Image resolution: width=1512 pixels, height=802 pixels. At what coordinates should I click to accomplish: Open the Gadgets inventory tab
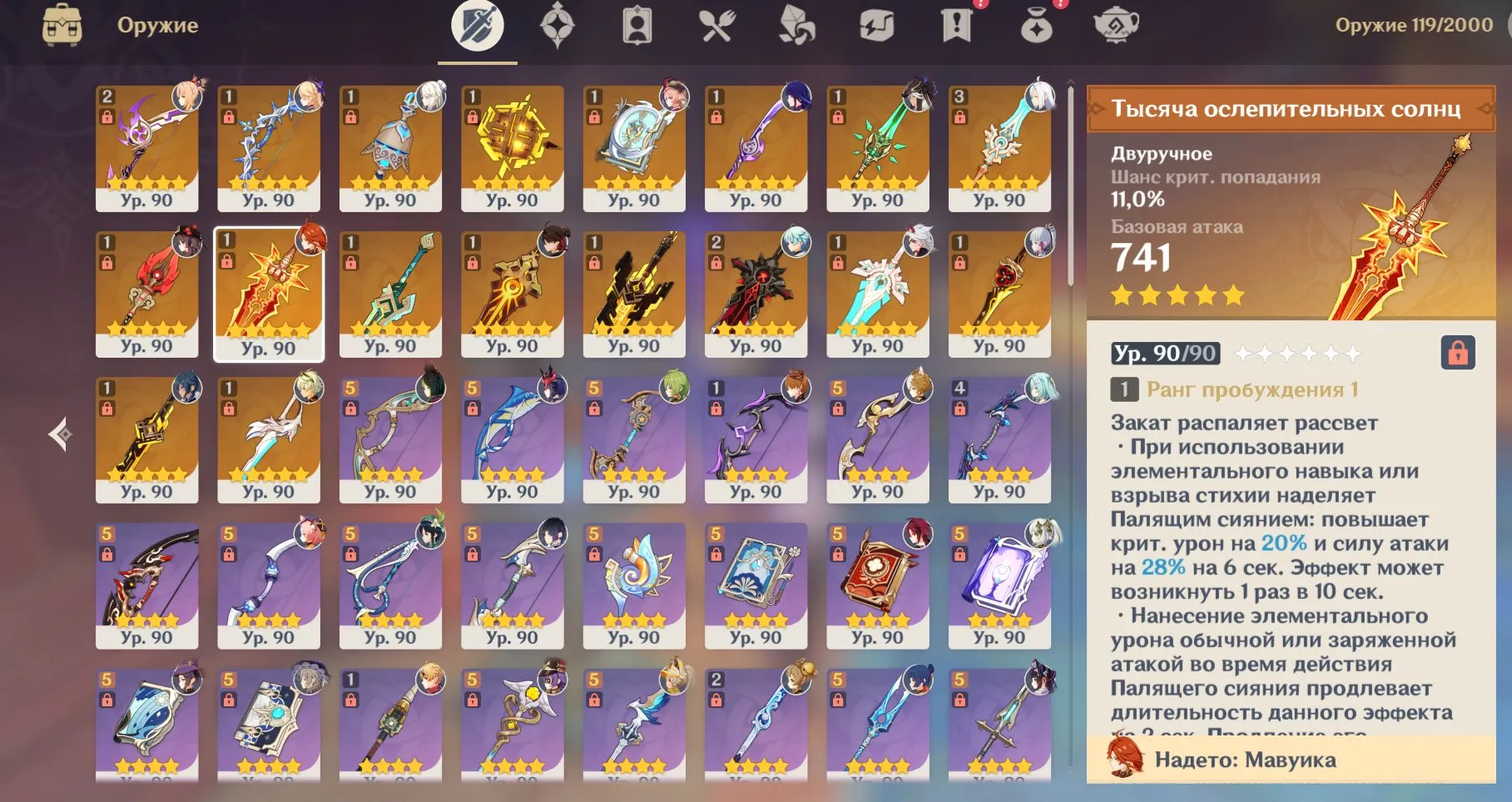point(875,26)
